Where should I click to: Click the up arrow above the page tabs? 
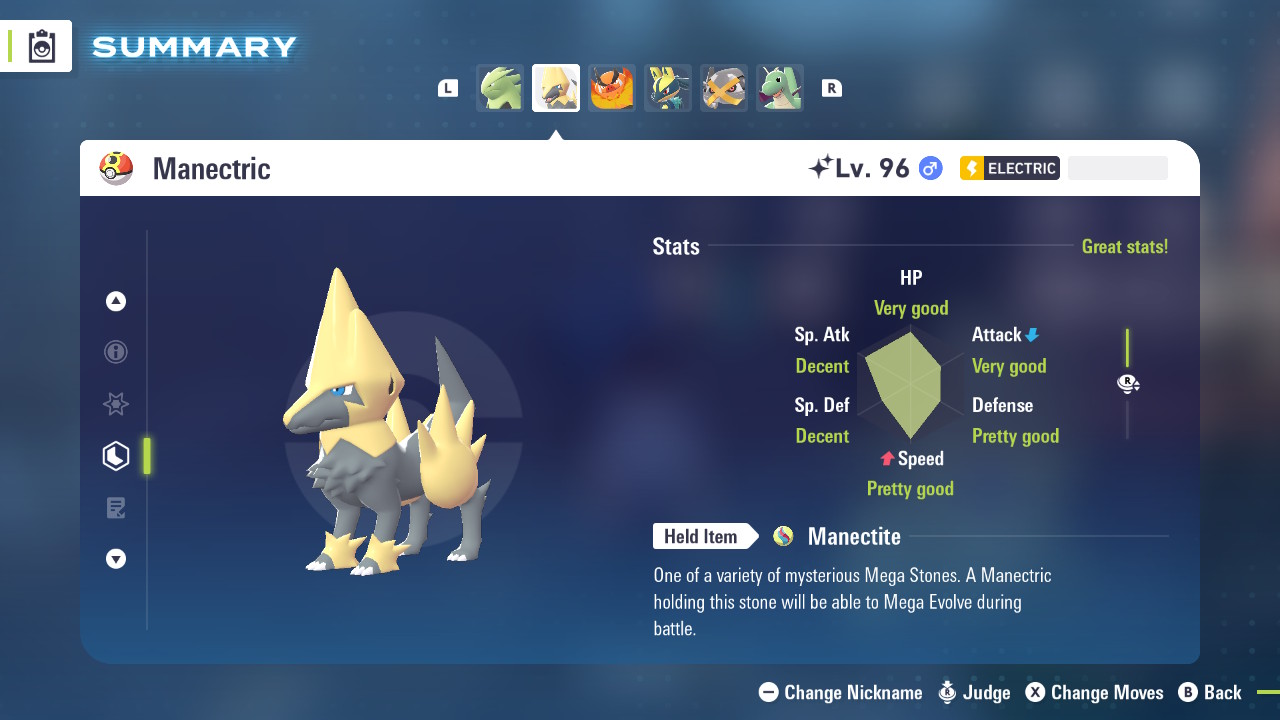pos(116,301)
